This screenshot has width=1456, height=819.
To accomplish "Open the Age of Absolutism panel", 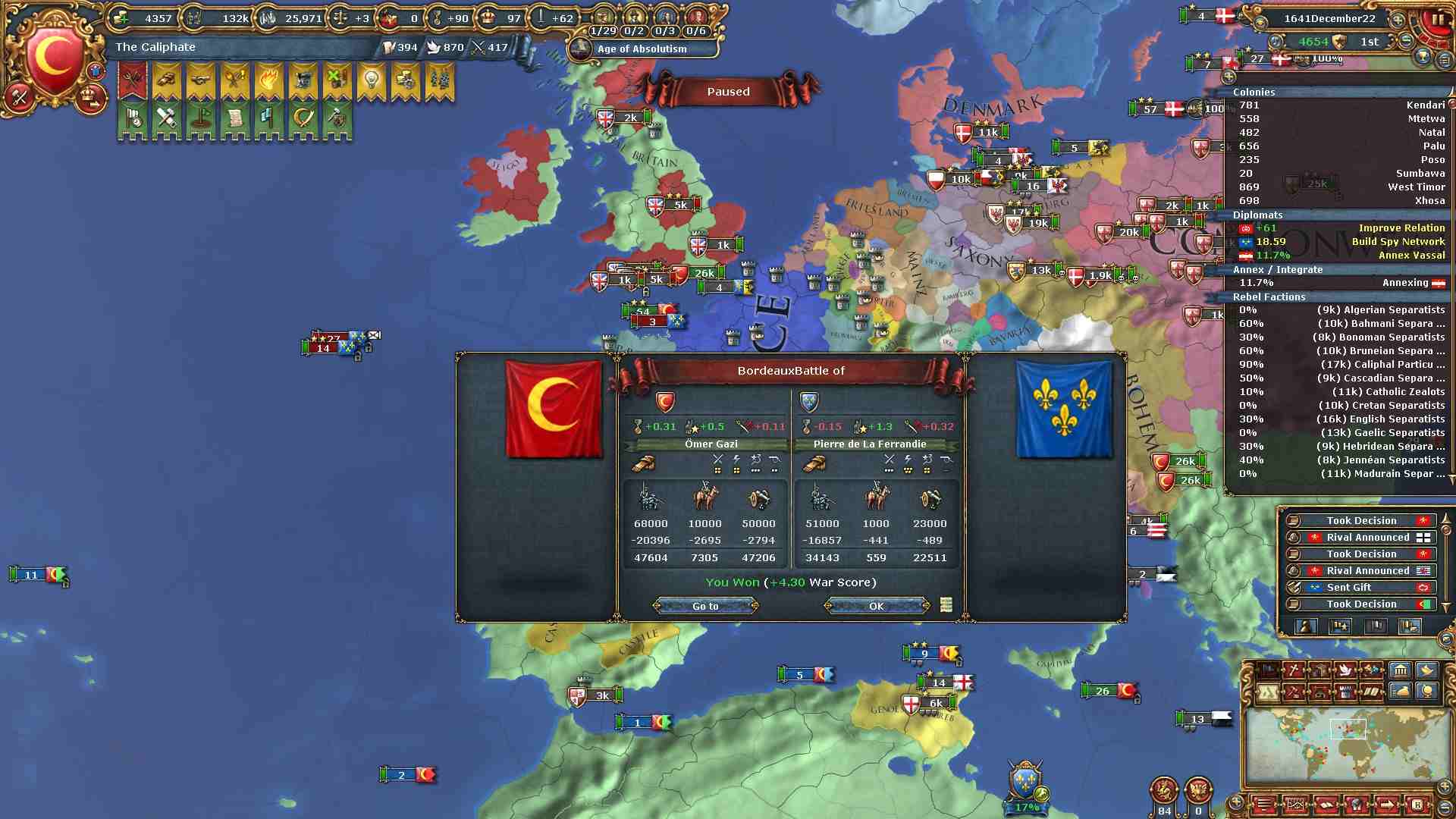I will click(642, 49).
